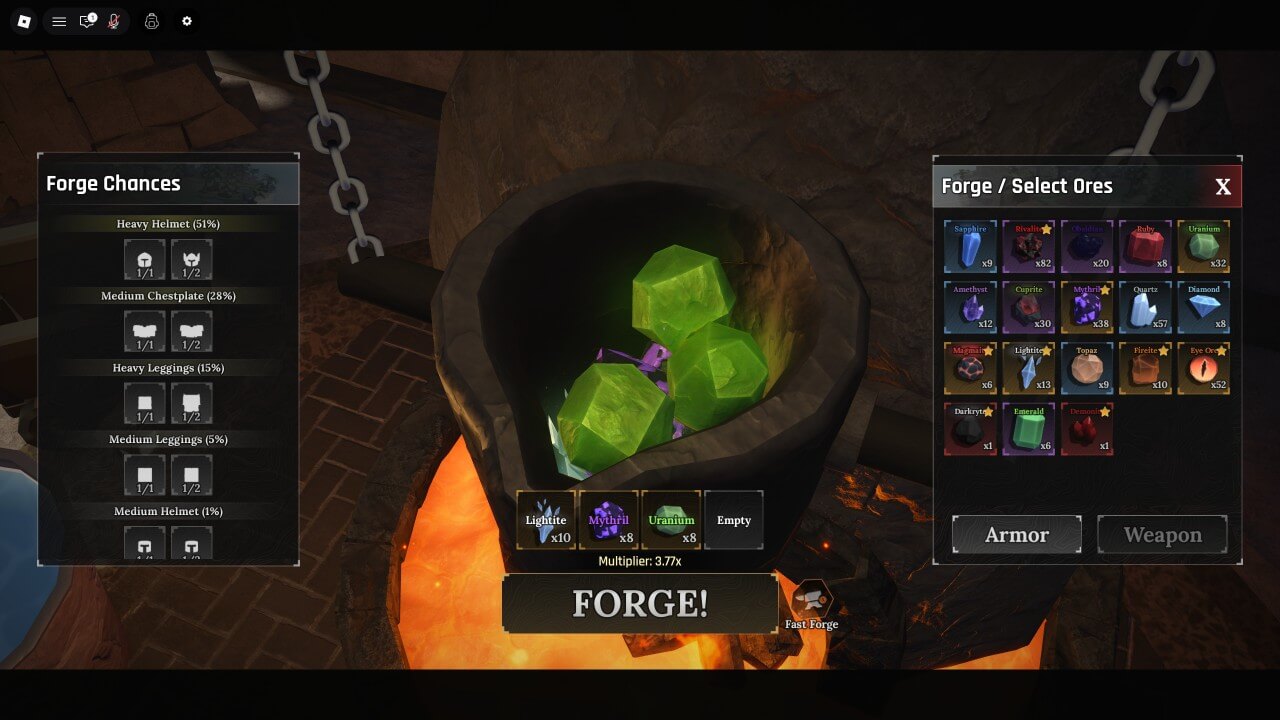Click the Uranium forge slot with x8
The height and width of the screenshot is (720, 1280).
671,520
